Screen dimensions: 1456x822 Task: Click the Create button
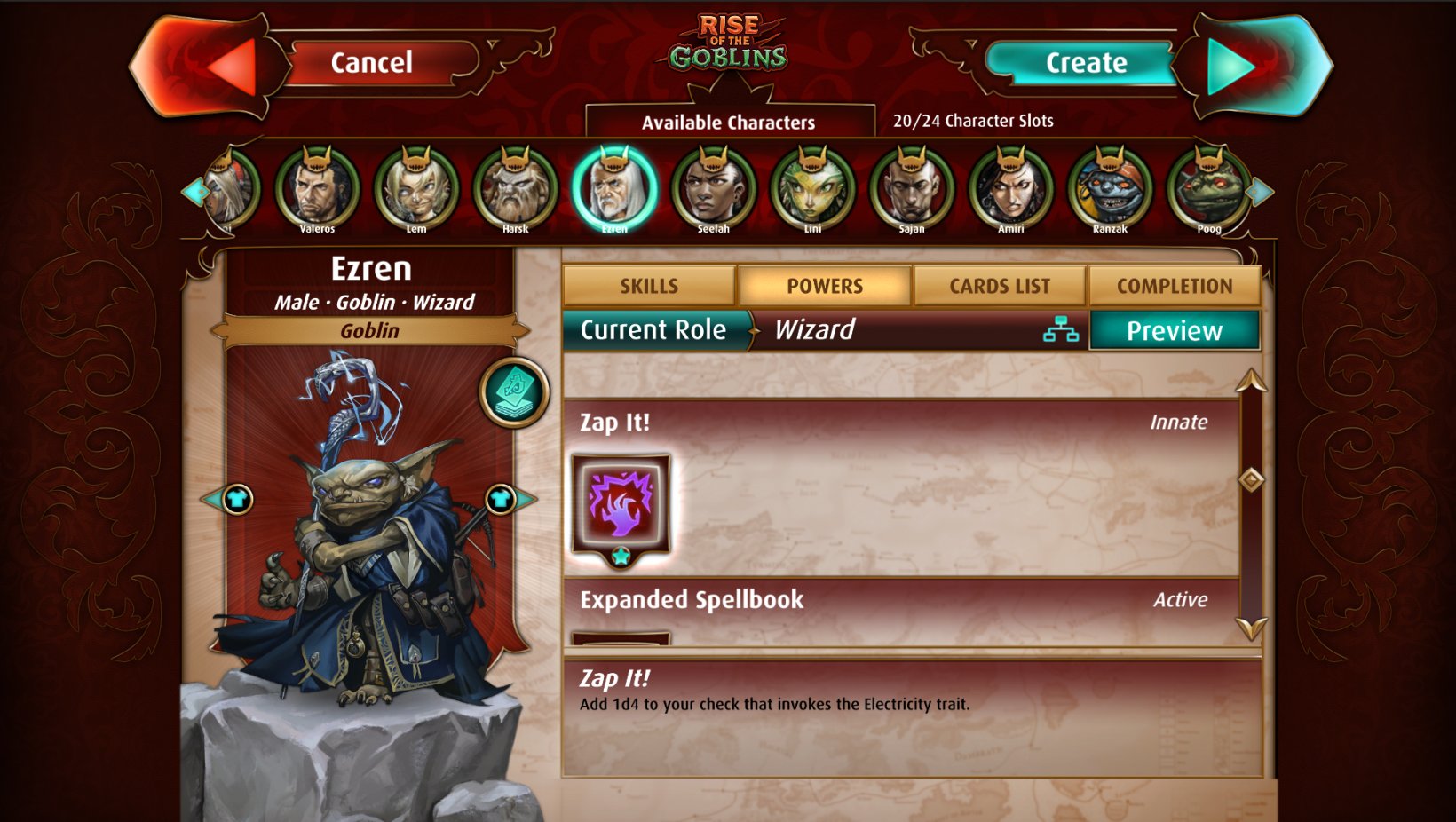(1085, 63)
